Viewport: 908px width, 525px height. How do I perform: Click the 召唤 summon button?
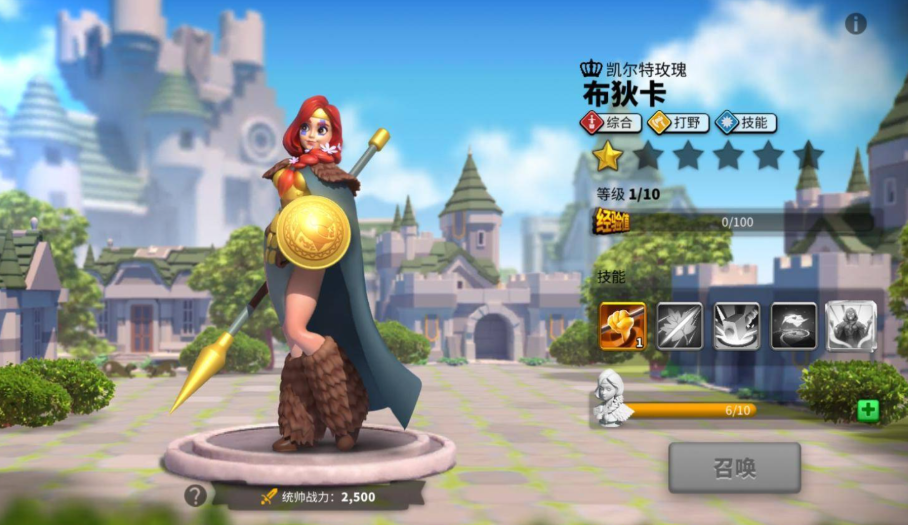[x=734, y=467]
